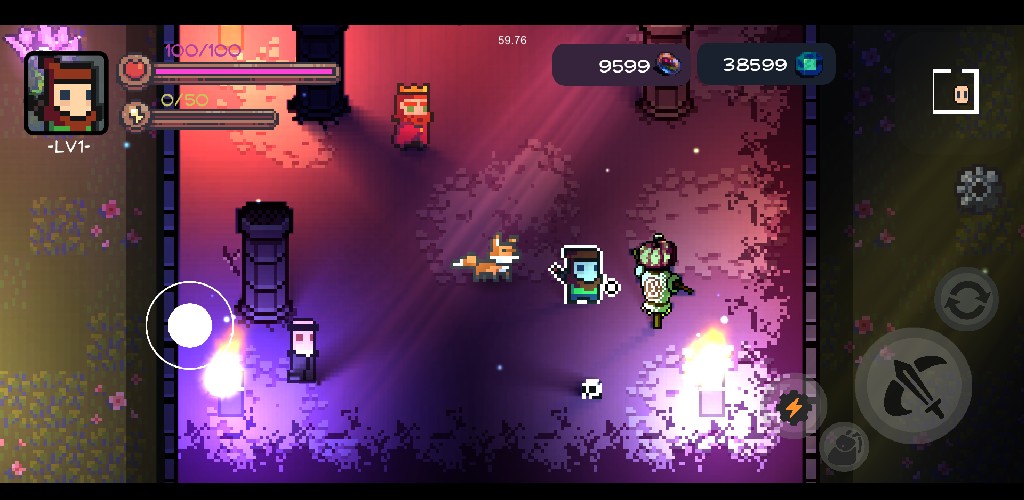Open the minimap frame icon
Image resolution: width=1024 pixels, height=500 pixels.
click(955, 92)
